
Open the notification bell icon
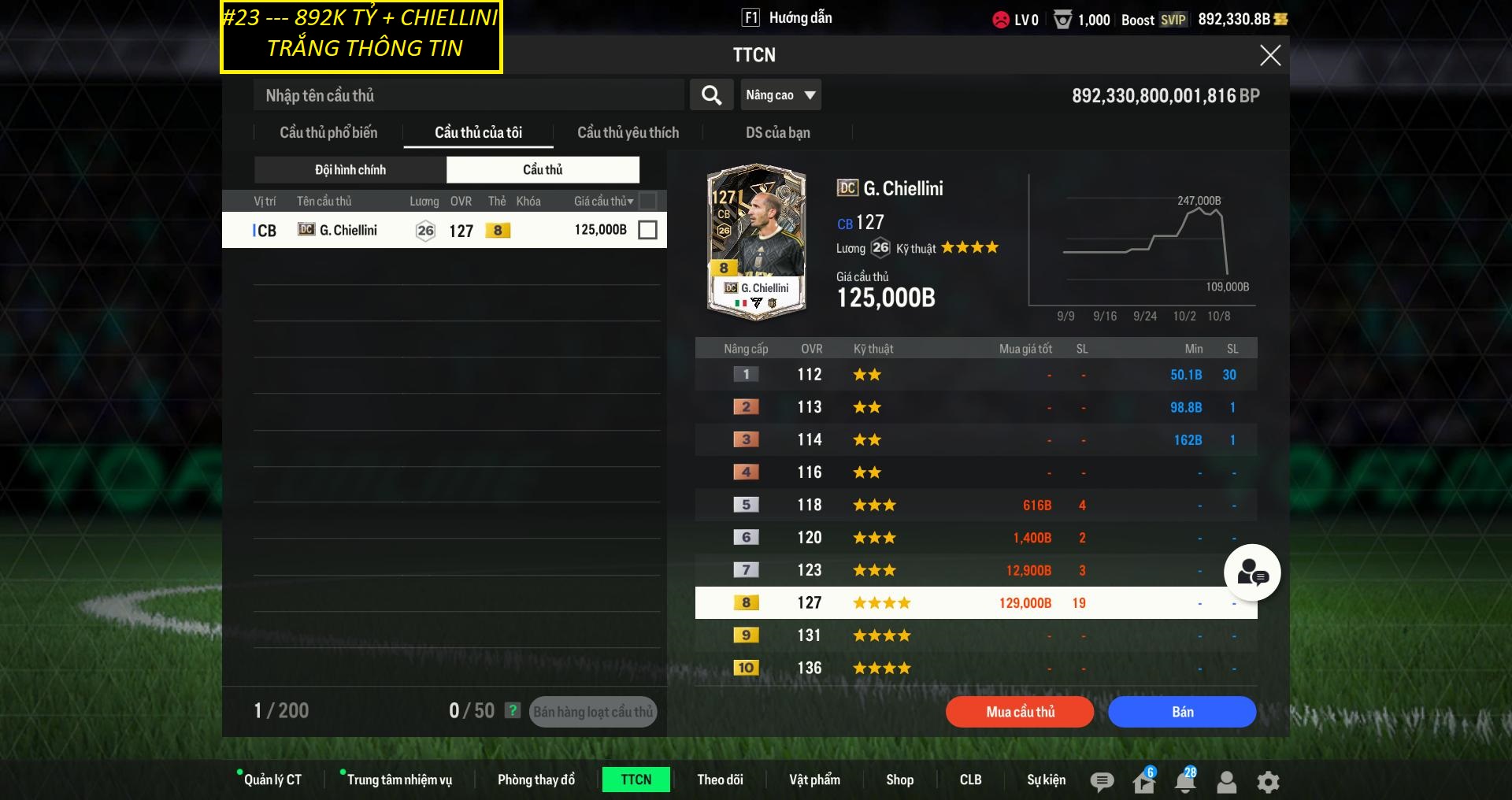tap(1184, 781)
